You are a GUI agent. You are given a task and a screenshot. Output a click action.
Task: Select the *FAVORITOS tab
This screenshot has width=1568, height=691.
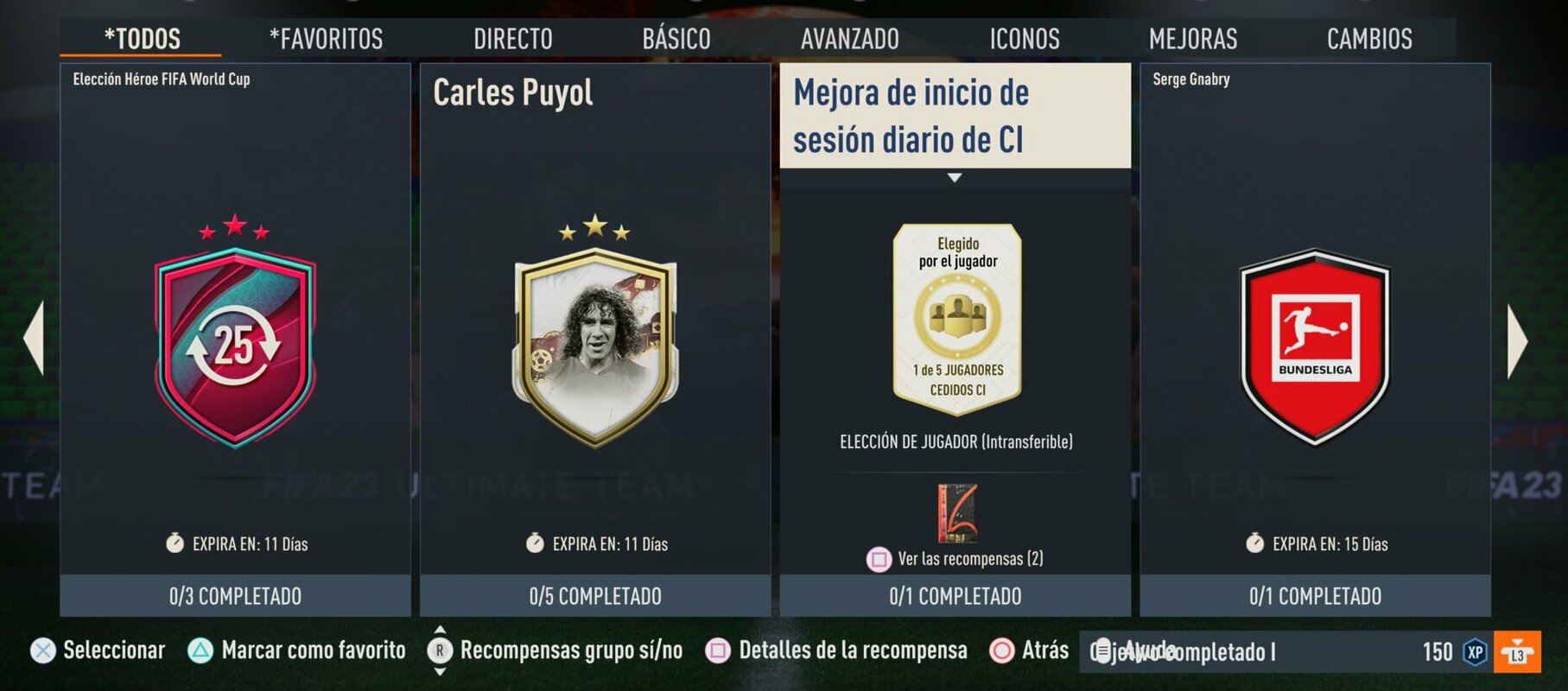tap(325, 38)
